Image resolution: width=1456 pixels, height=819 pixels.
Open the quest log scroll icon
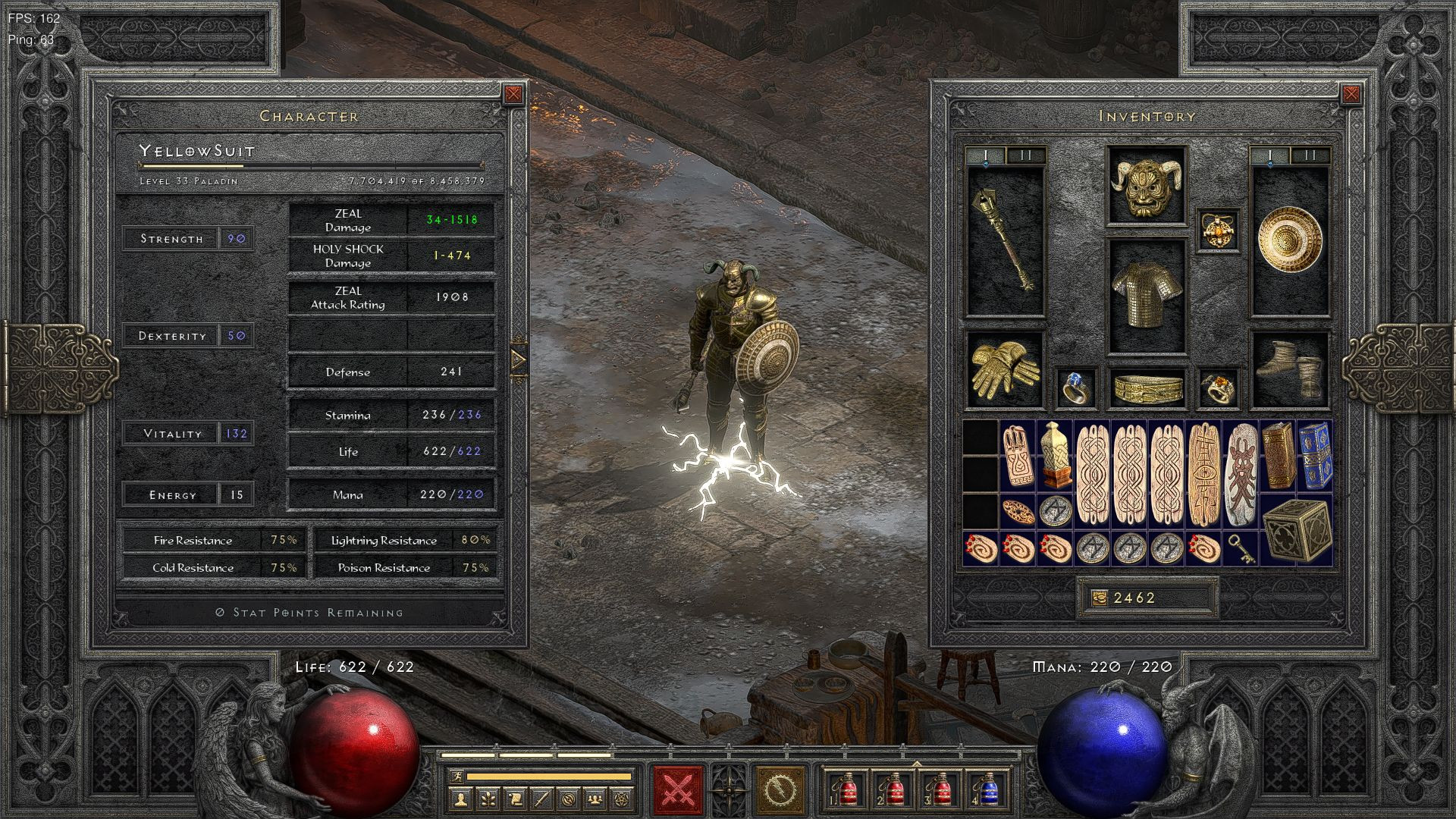click(x=516, y=798)
